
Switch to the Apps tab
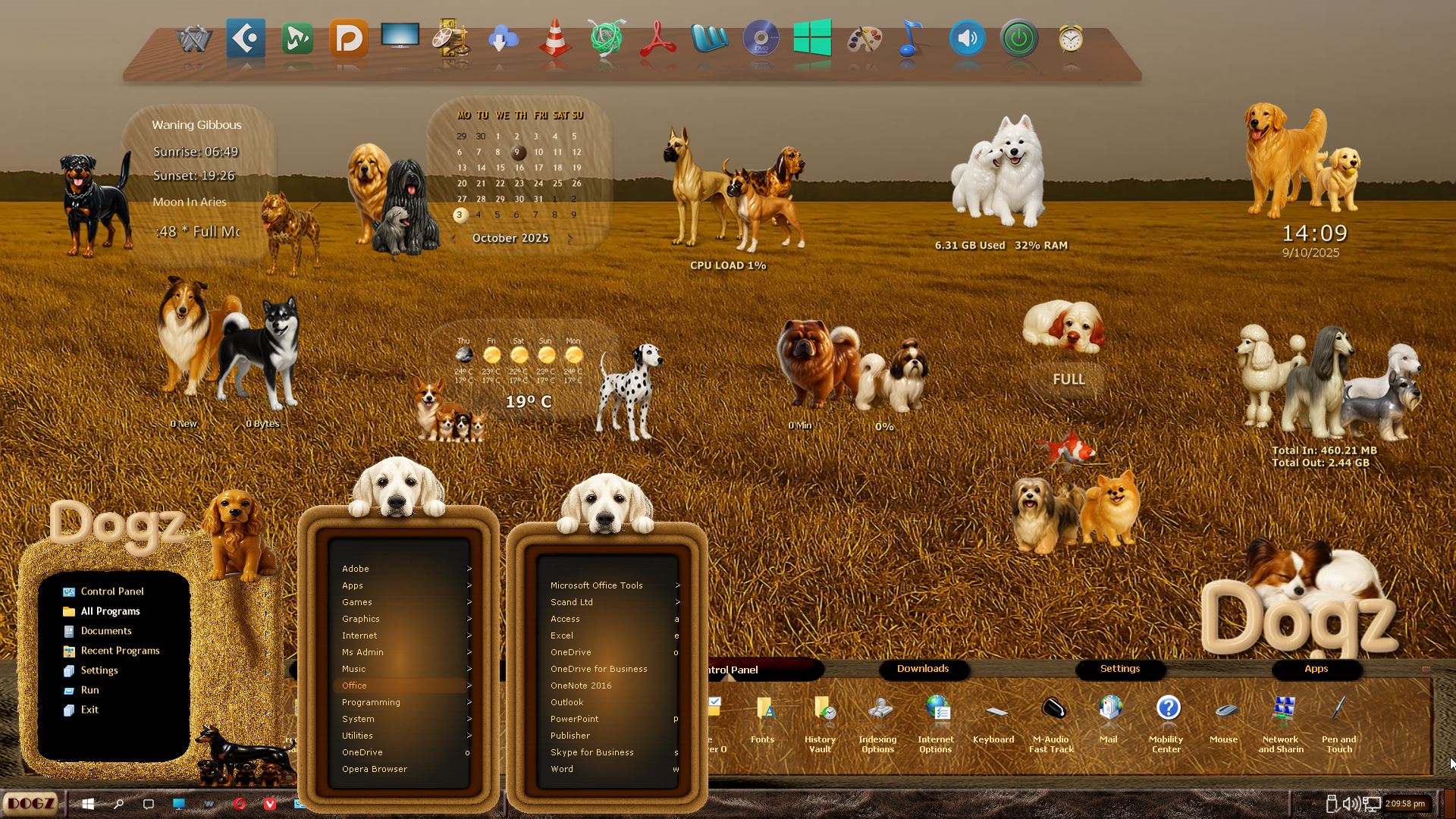tap(1316, 669)
